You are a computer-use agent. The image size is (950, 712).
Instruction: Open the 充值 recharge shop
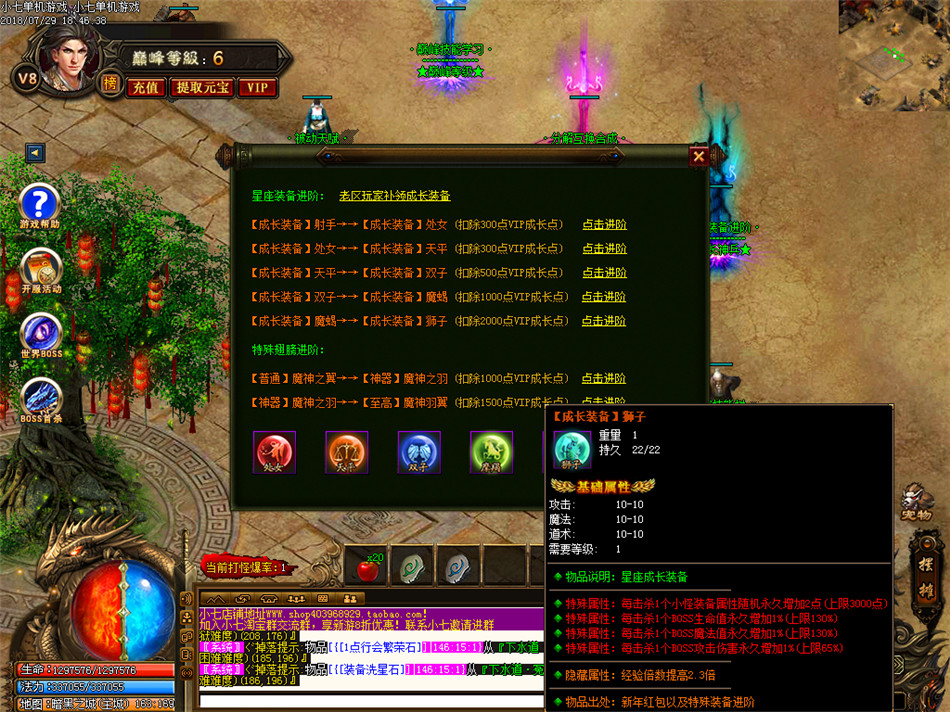pyautogui.click(x=146, y=88)
